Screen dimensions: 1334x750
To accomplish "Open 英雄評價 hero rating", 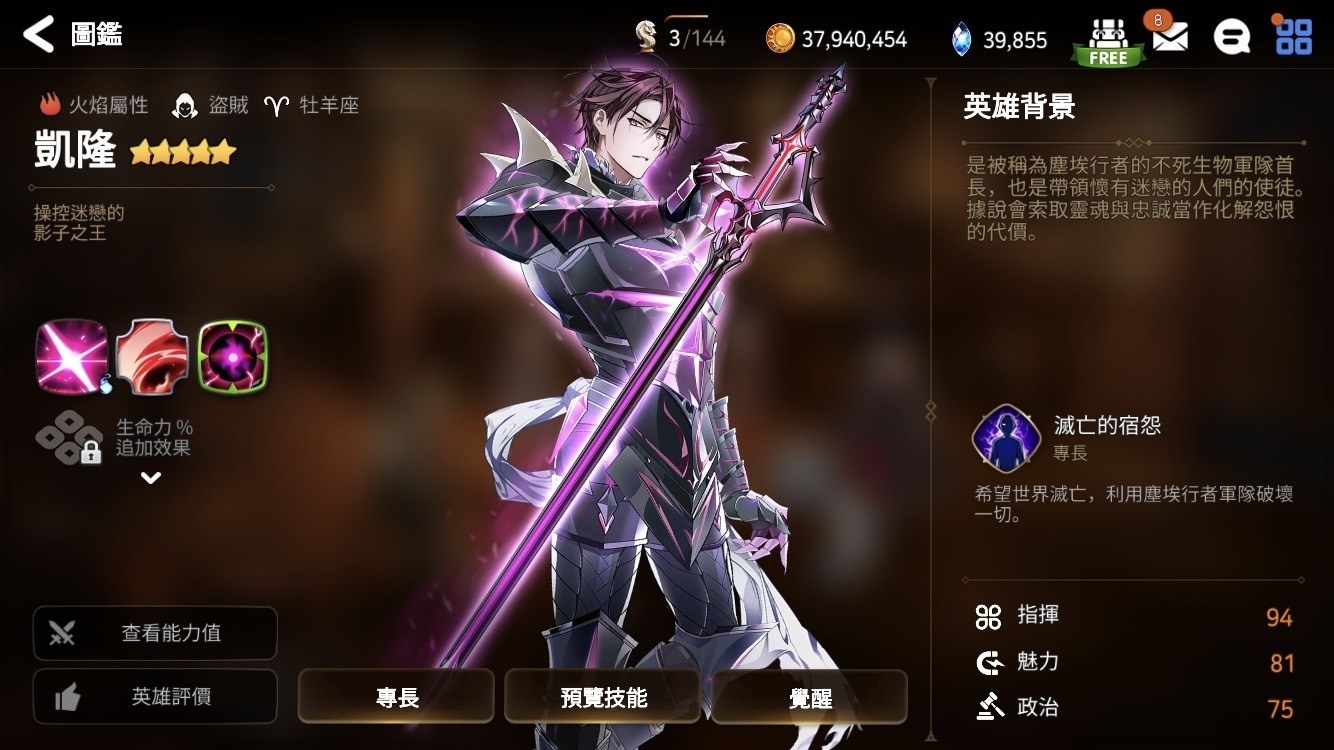I will point(154,696).
